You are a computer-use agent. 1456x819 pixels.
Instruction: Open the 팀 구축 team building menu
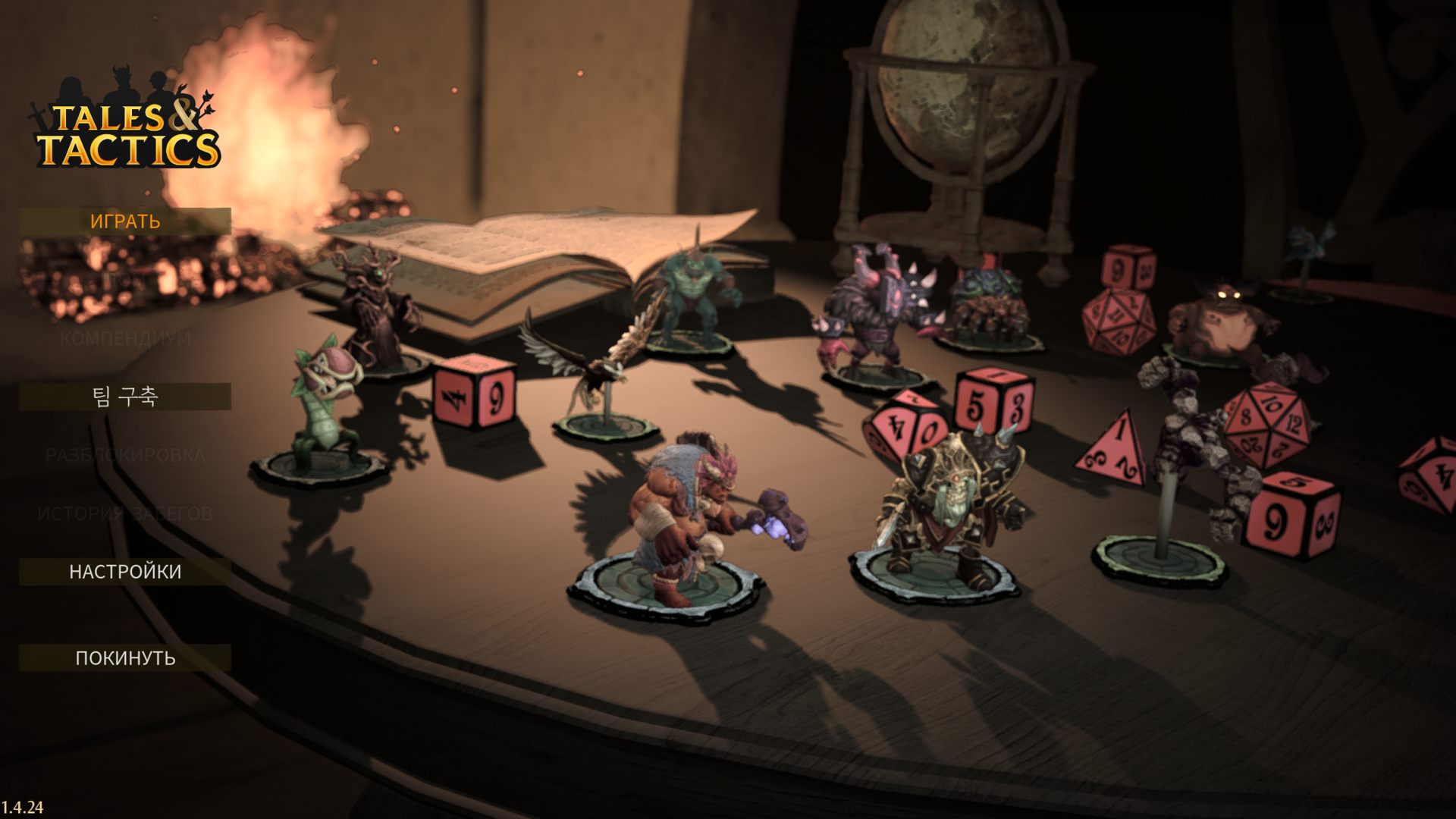click(125, 397)
